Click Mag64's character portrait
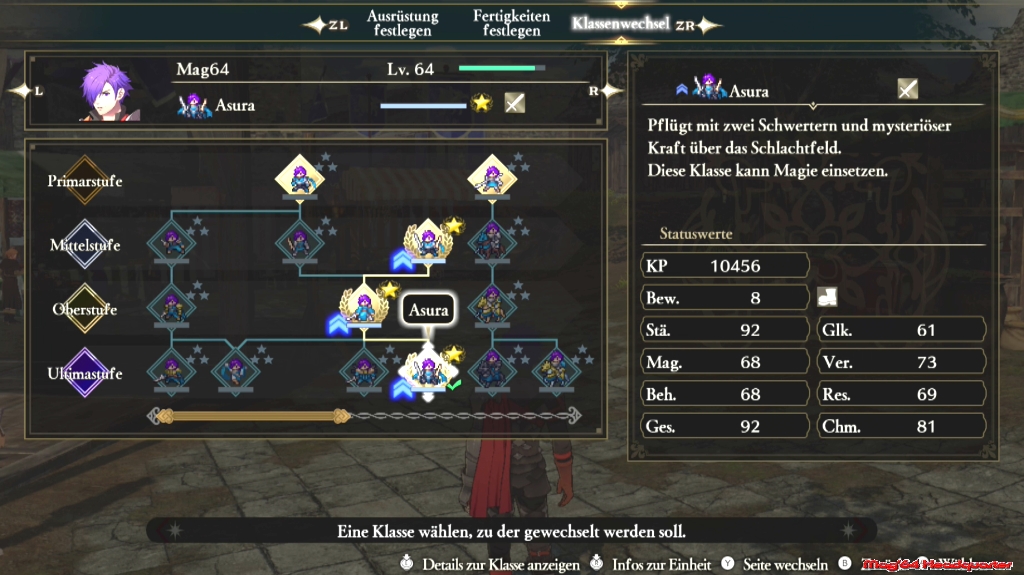Viewport: 1024px width, 575px height. pos(110,91)
